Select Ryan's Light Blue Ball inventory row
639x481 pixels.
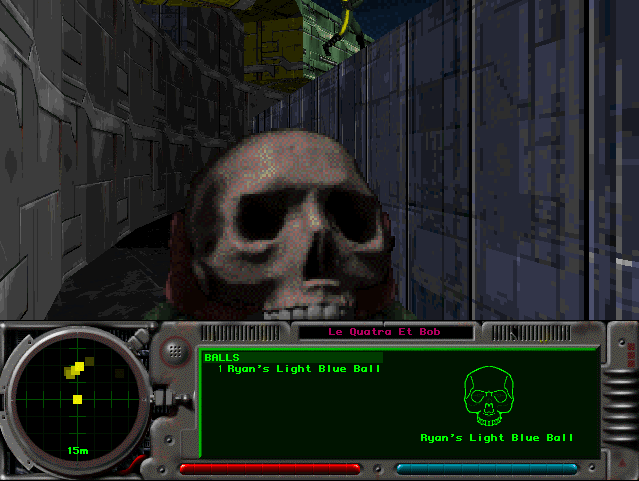(298, 369)
